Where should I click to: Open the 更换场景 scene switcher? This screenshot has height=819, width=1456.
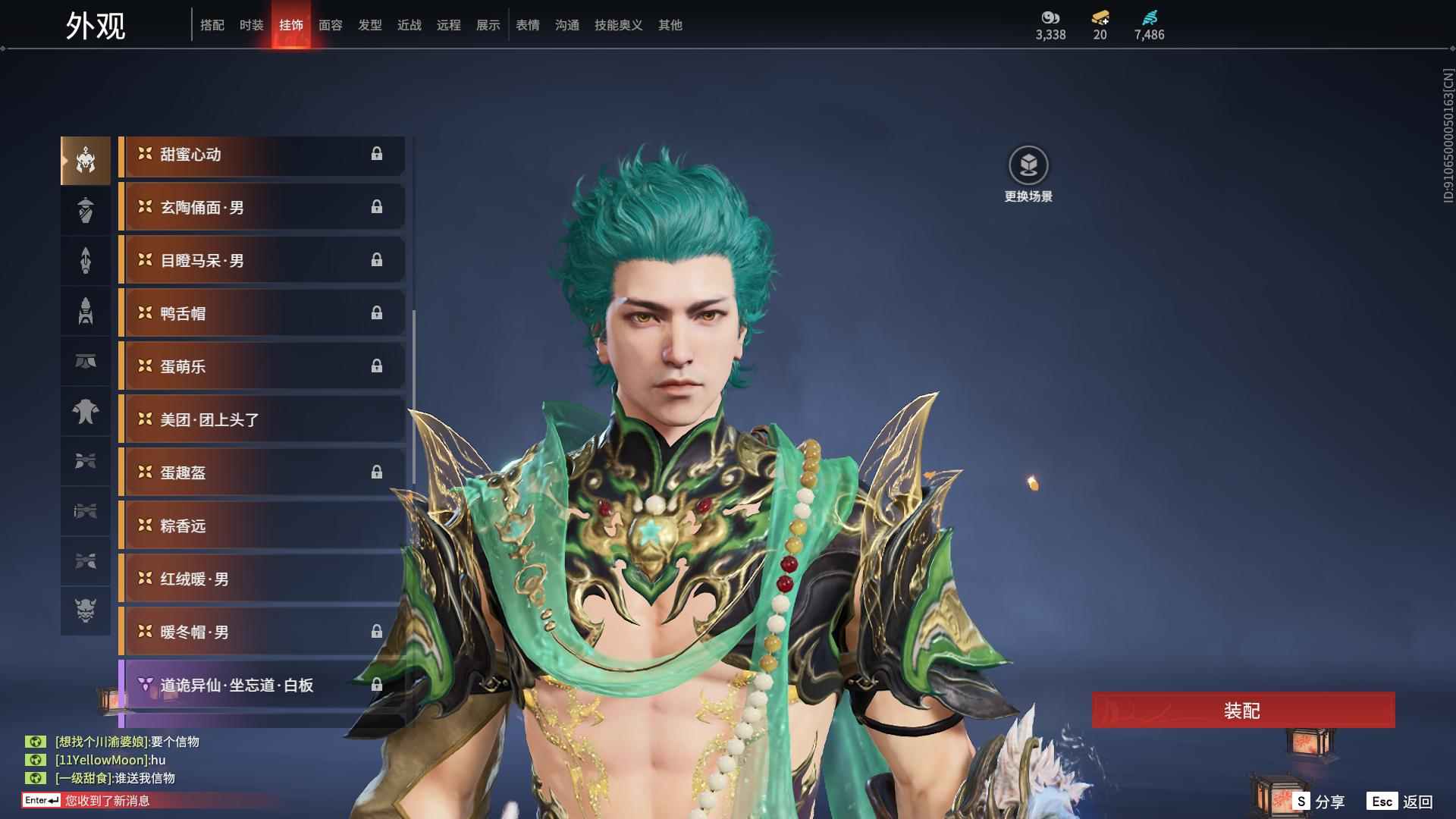(1028, 174)
